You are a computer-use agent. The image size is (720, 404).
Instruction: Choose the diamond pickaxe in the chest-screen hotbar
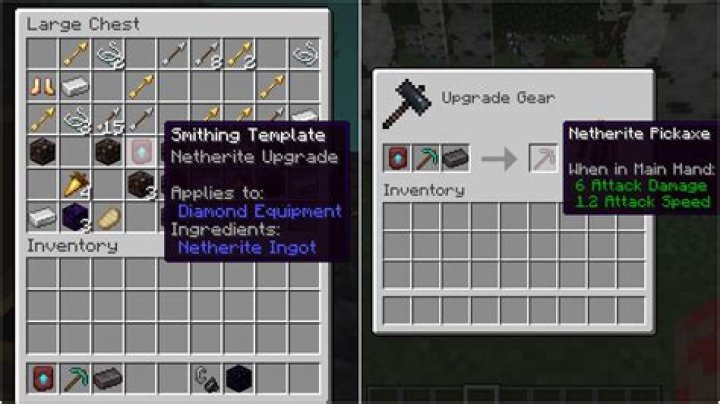click(75, 378)
